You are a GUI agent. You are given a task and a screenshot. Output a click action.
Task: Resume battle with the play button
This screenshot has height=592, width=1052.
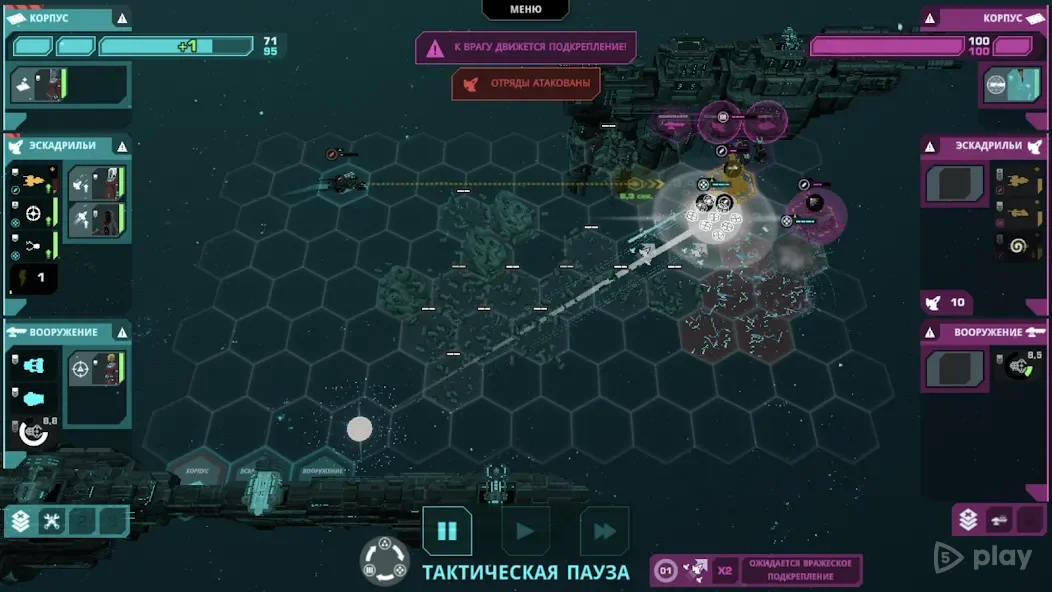click(525, 531)
